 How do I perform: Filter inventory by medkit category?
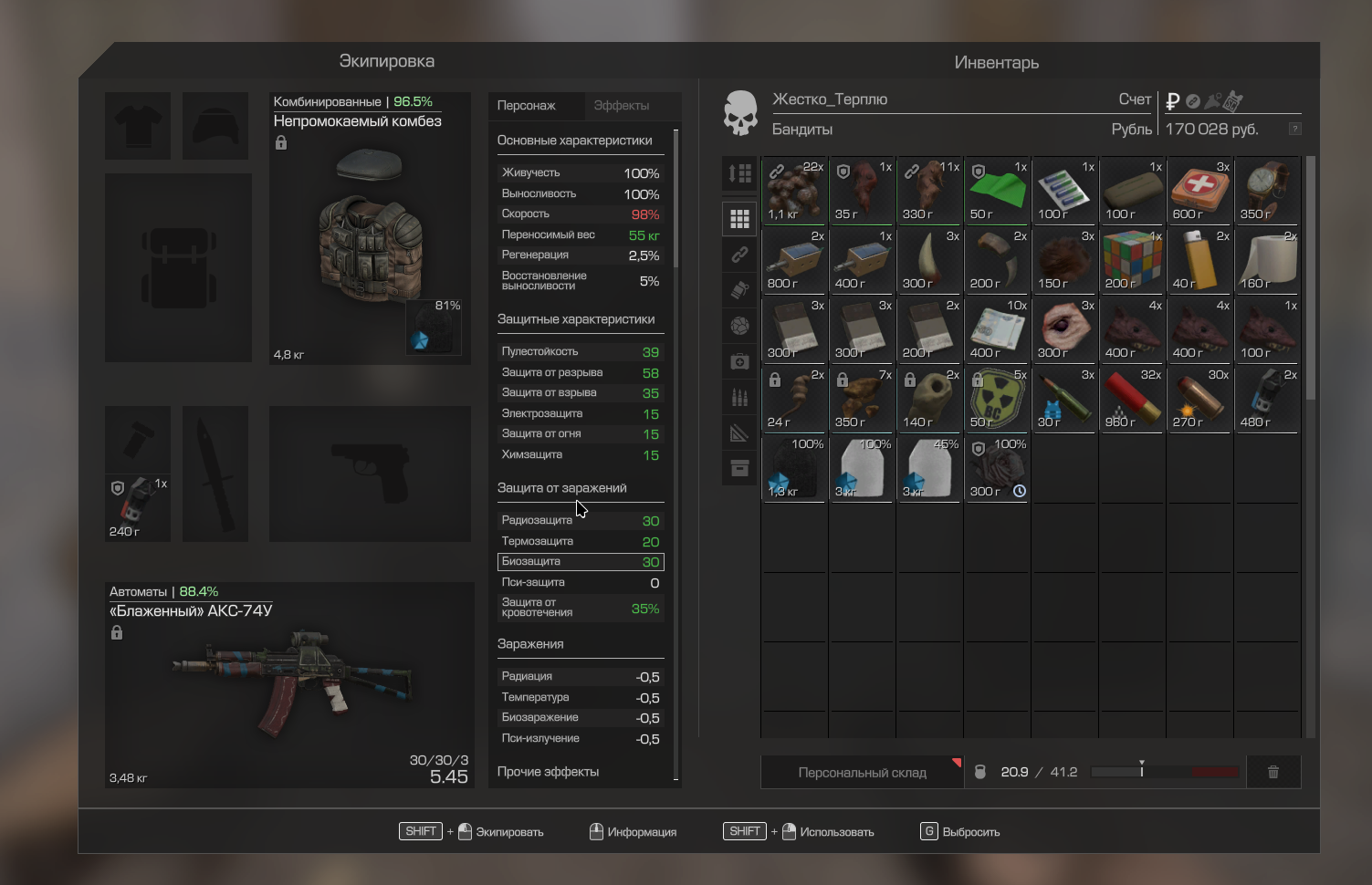pos(739,362)
